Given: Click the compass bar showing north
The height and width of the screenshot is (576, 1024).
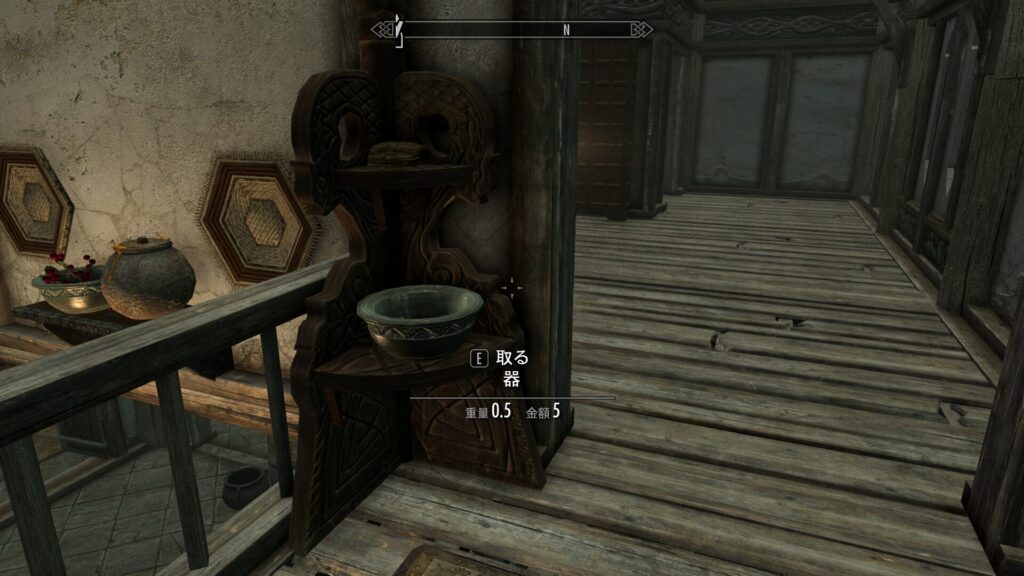Looking at the screenshot, I should (x=512, y=29).
